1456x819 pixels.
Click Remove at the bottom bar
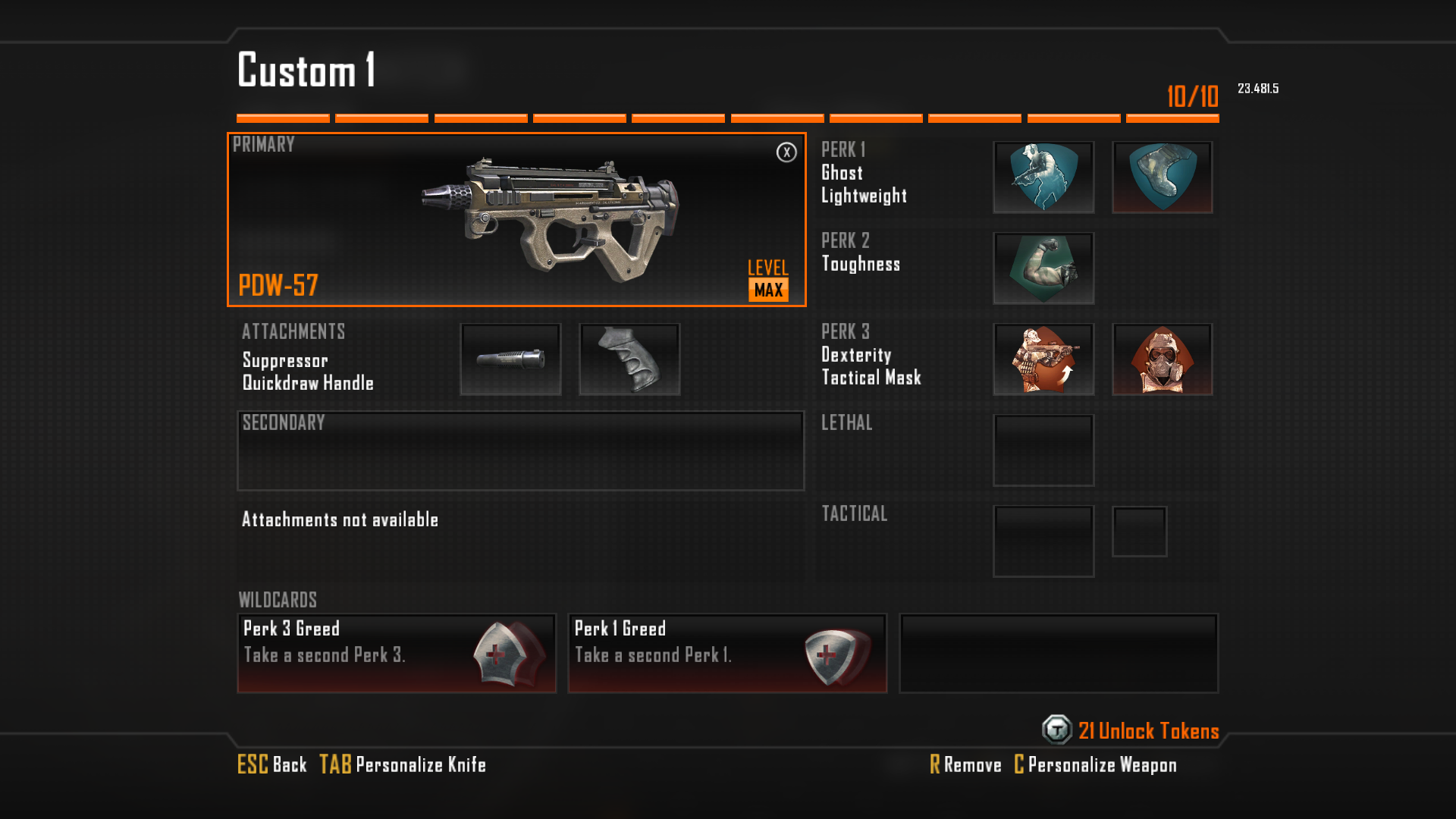click(965, 764)
